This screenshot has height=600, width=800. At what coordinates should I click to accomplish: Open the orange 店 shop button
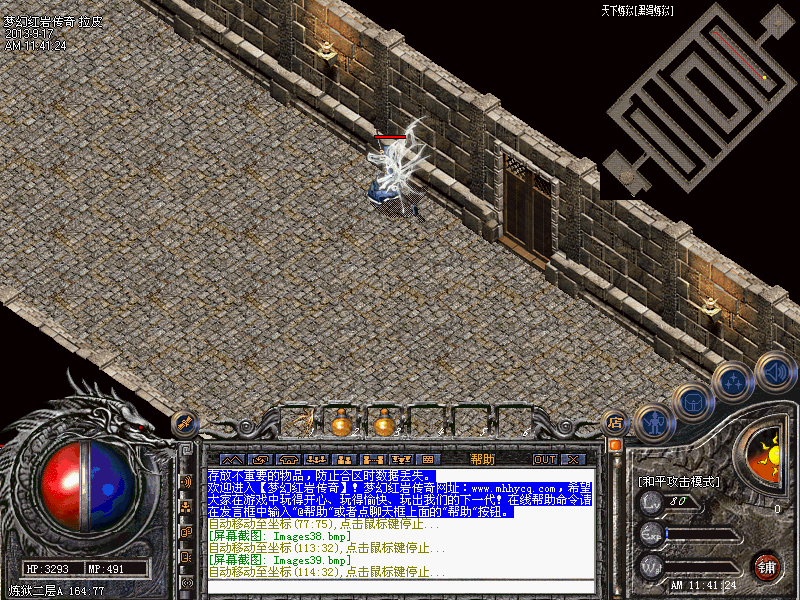tap(616, 423)
